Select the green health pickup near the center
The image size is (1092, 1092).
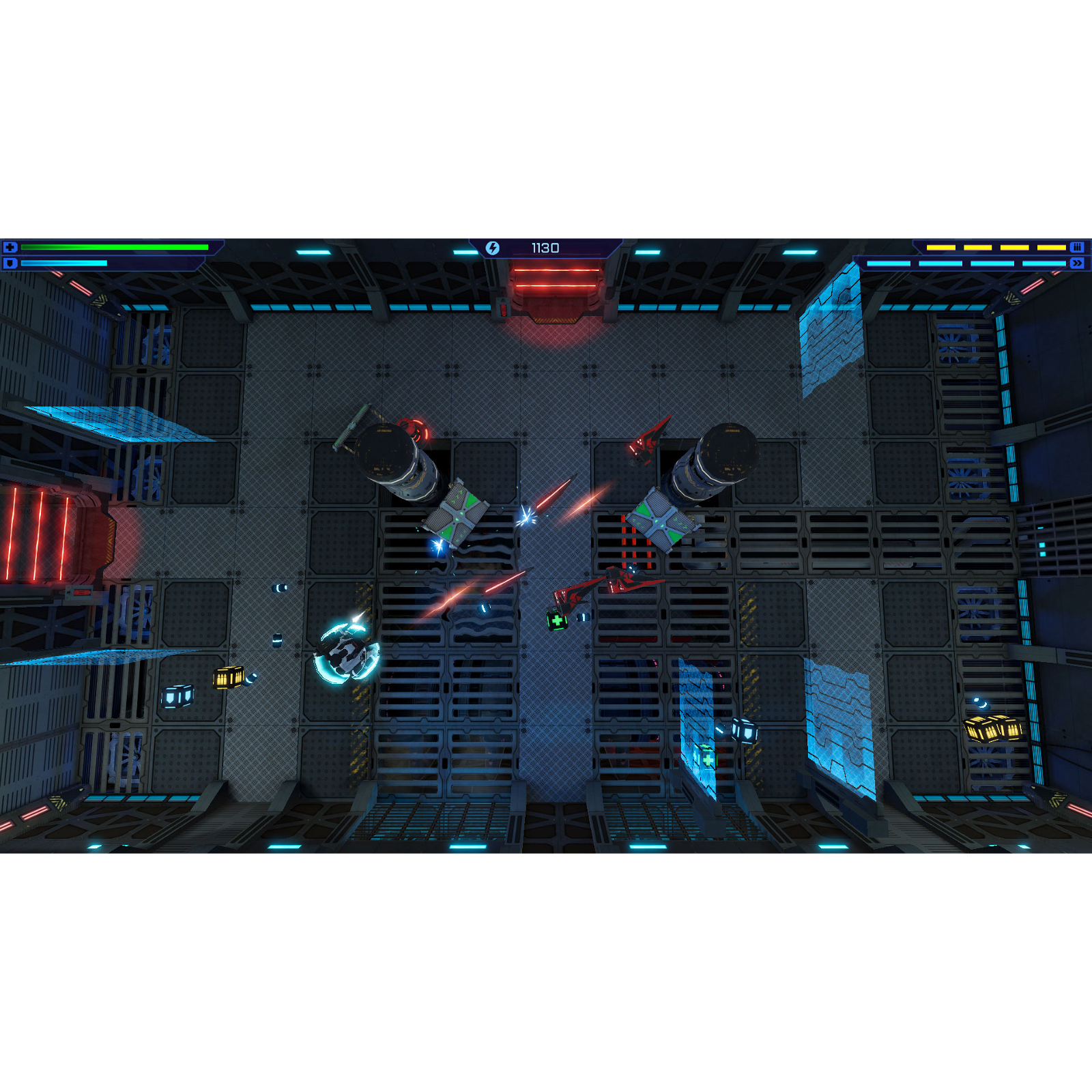pos(556,621)
